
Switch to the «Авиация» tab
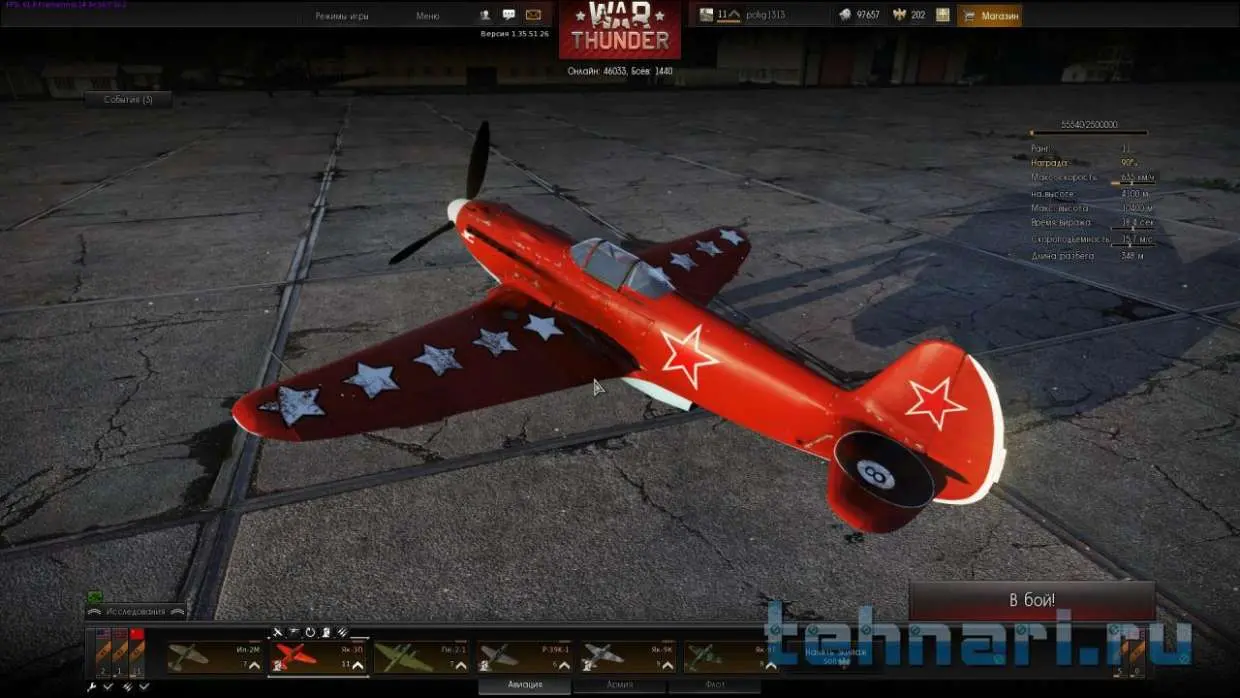tap(525, 685)
